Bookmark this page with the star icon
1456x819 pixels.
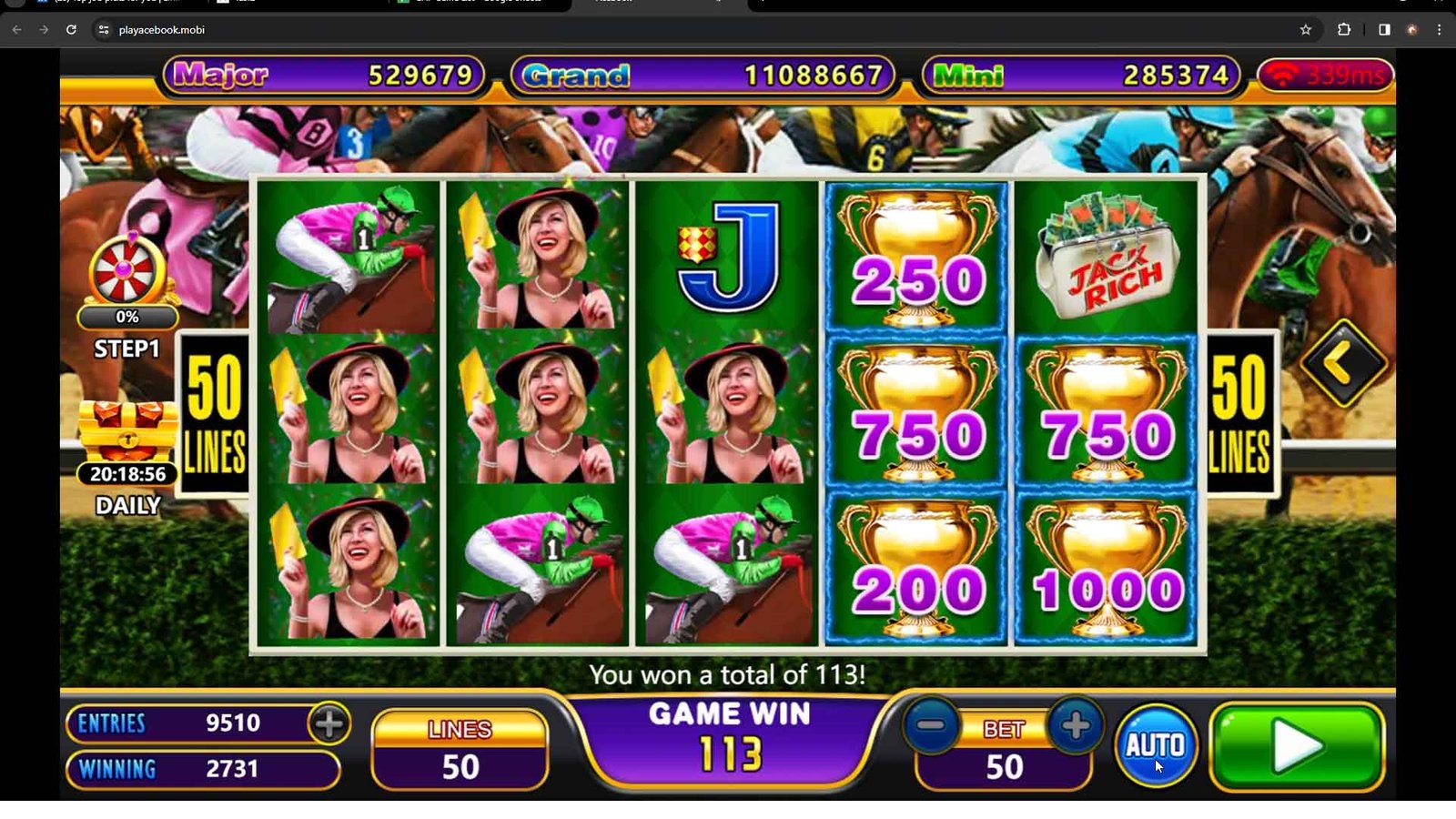click(1306, 30)
